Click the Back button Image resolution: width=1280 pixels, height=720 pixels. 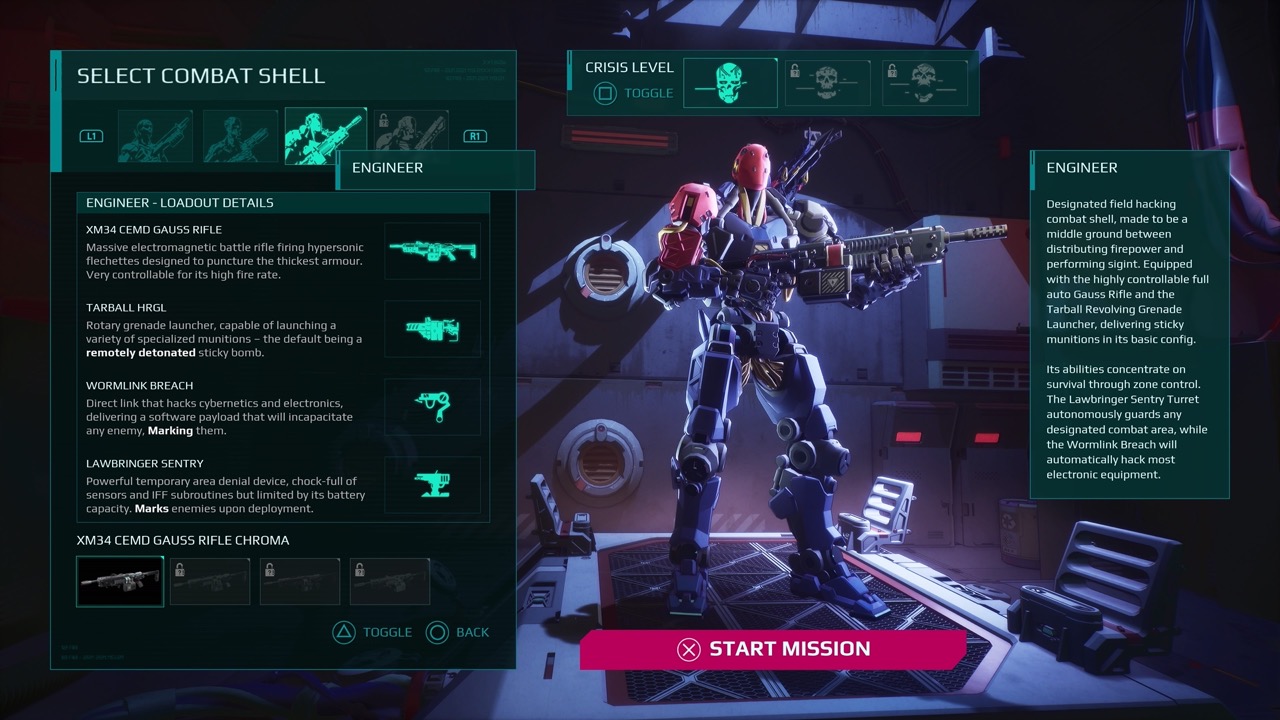coord(458,632)
